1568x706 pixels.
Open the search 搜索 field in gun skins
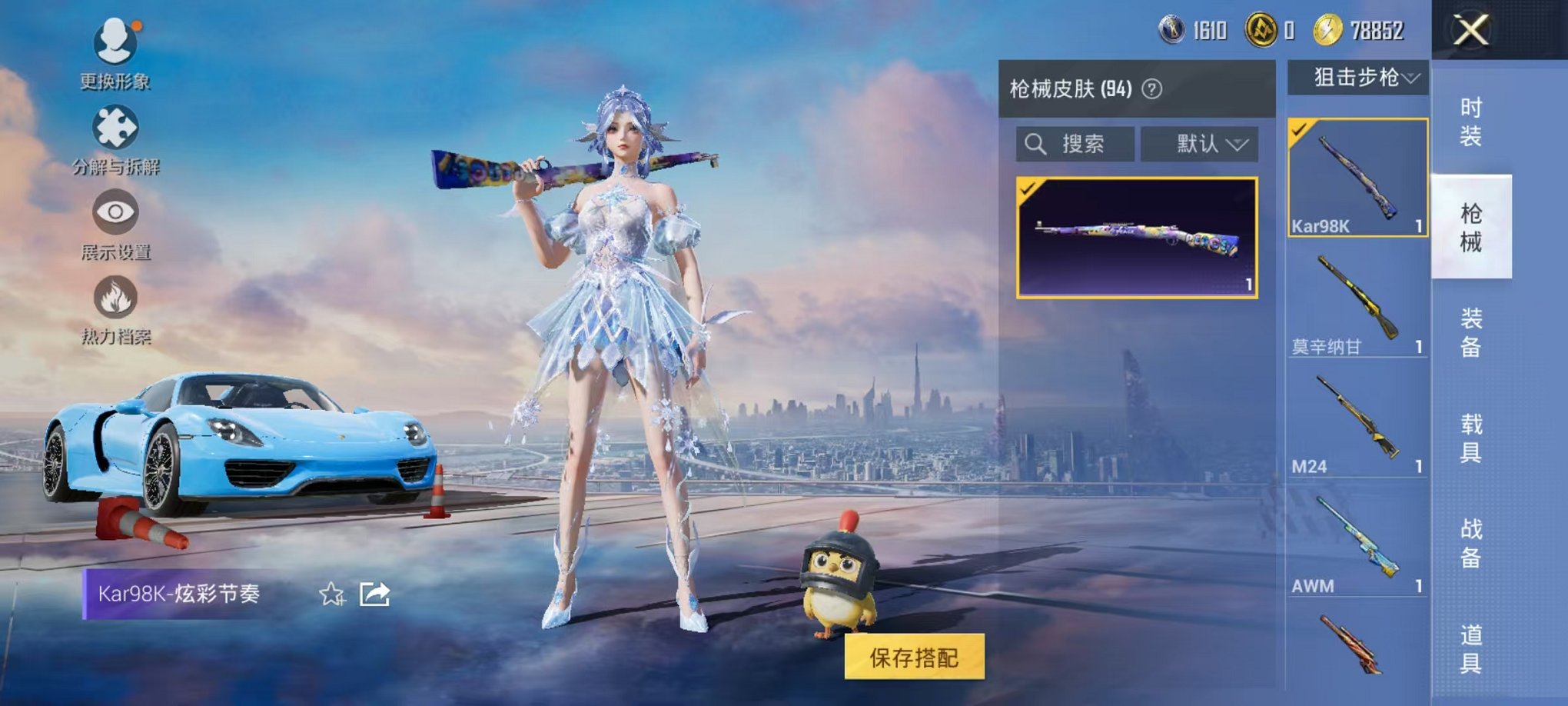(x=1076, y=145)
